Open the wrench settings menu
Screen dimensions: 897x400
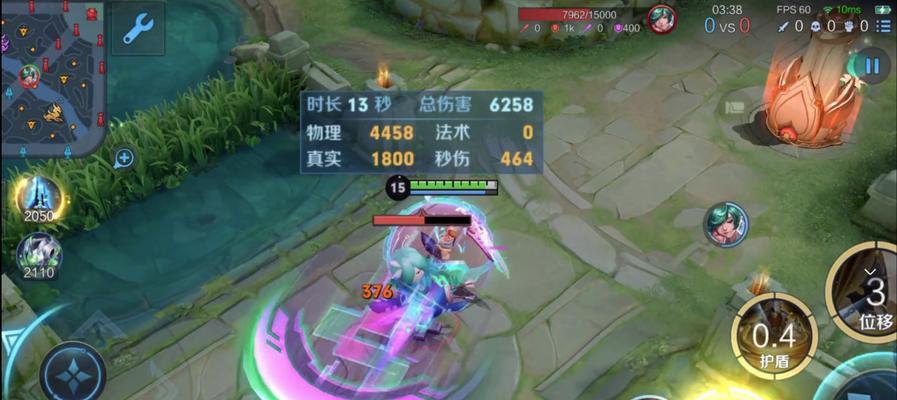tap(137, 28)
